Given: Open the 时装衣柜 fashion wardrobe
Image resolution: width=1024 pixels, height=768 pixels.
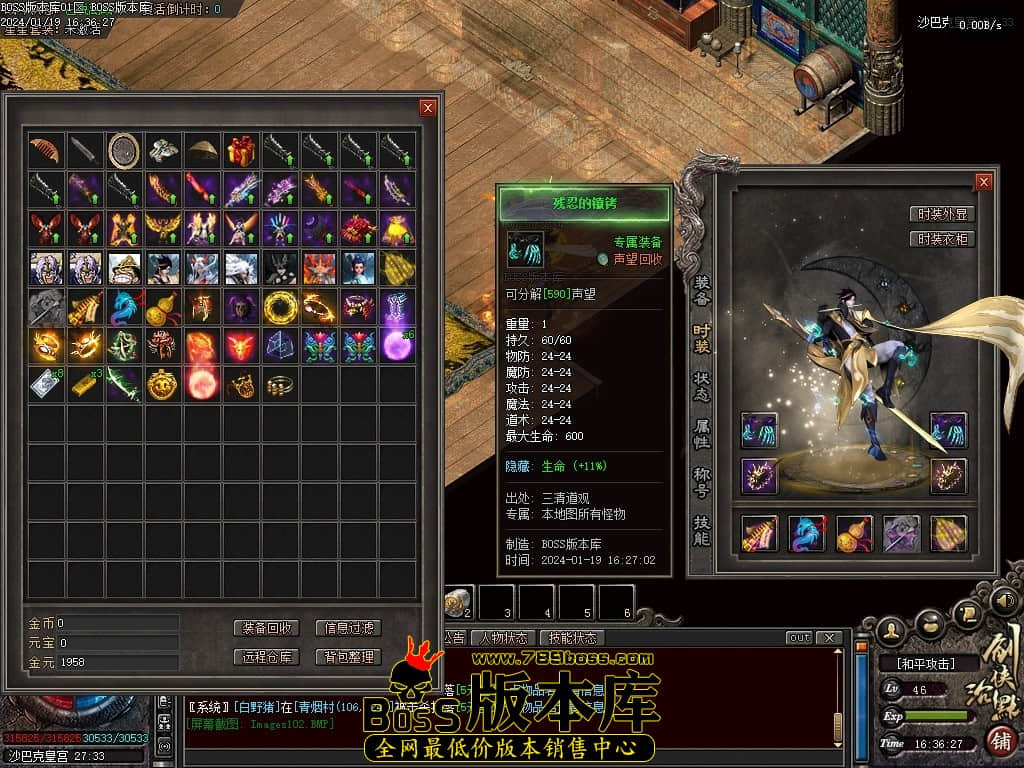Looking at the screenshot, I should click(x=942, y=239).
